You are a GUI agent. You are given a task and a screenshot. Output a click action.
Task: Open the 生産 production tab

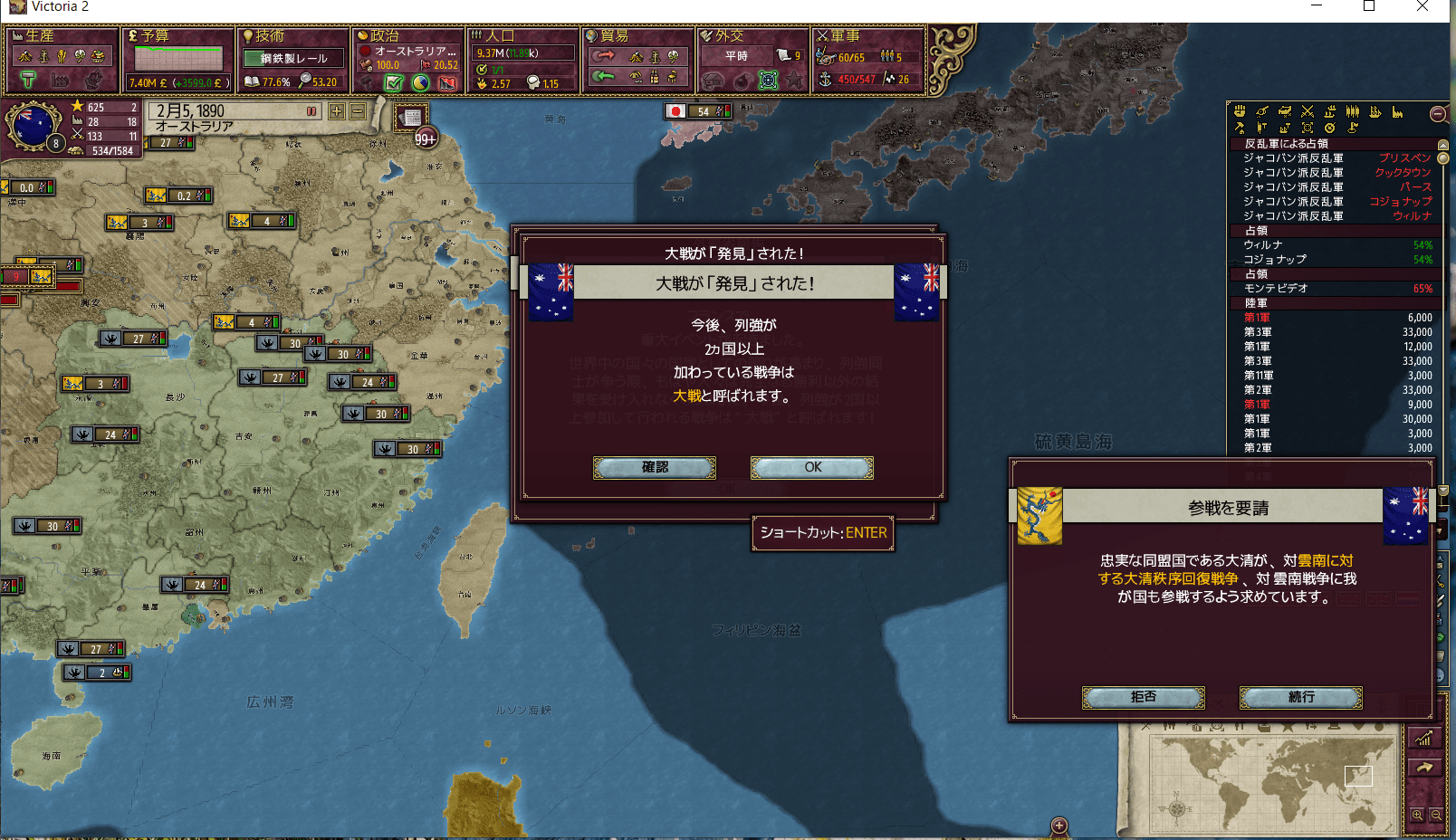coord(40,36)
